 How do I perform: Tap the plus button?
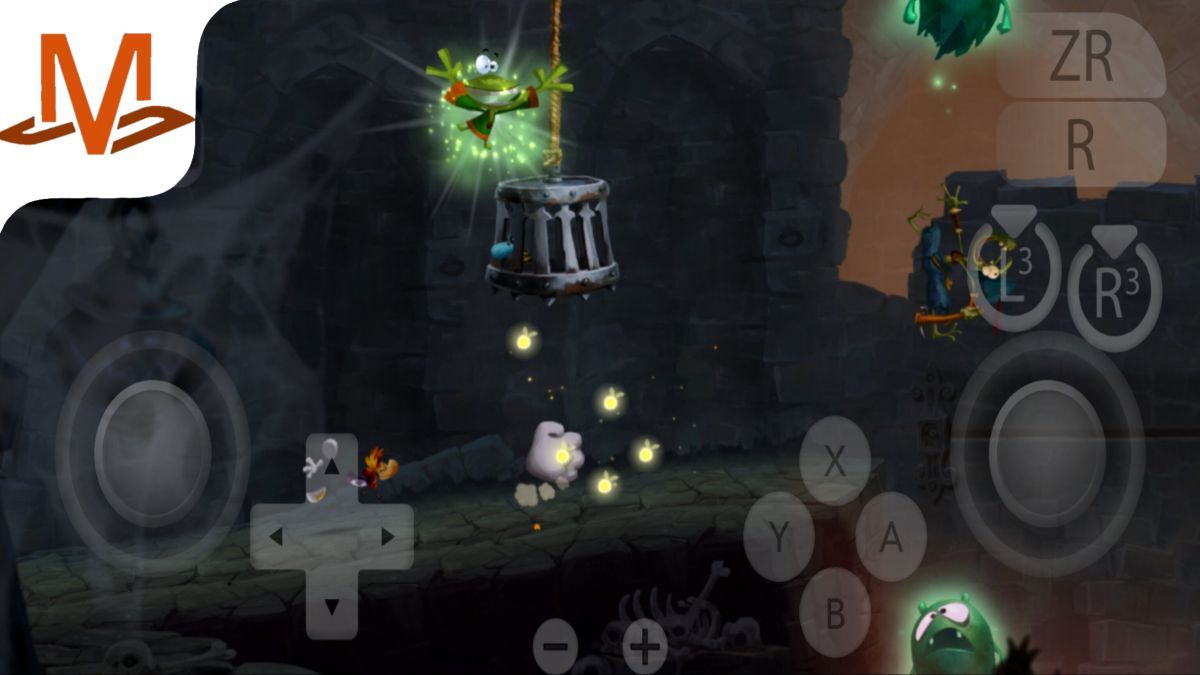coord(645,646)
